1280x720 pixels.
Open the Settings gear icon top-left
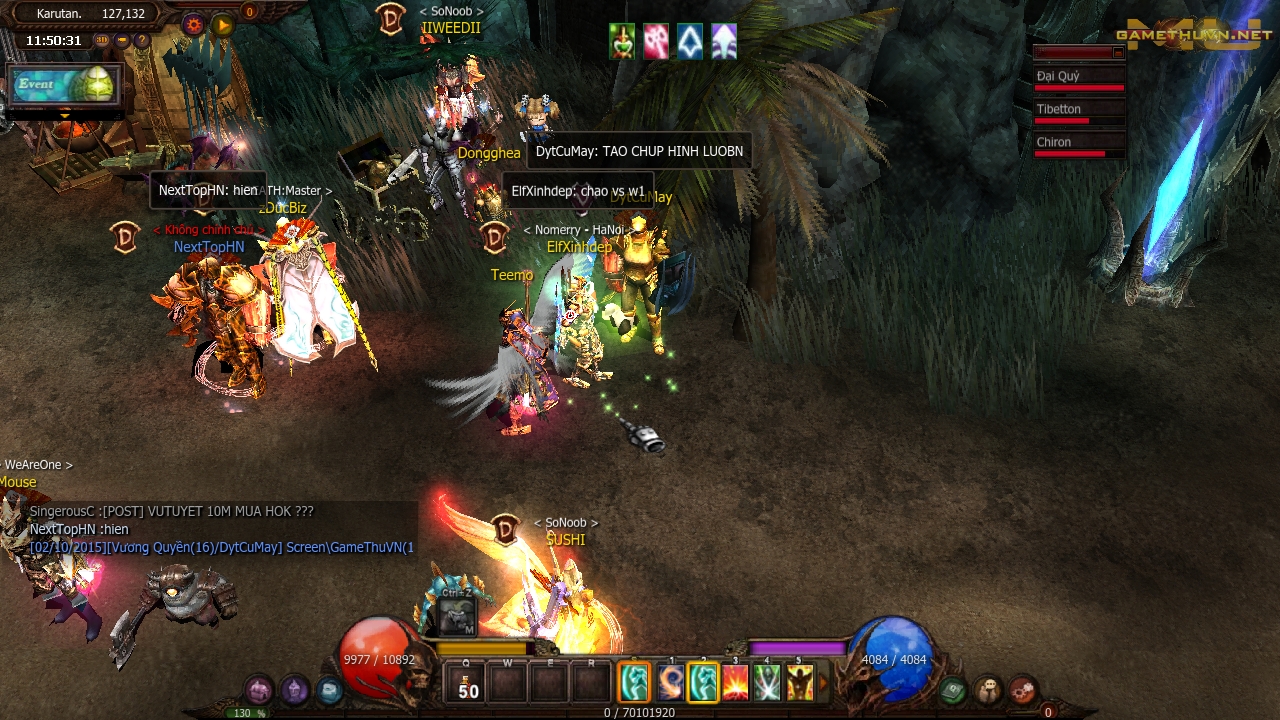[195, 24]
